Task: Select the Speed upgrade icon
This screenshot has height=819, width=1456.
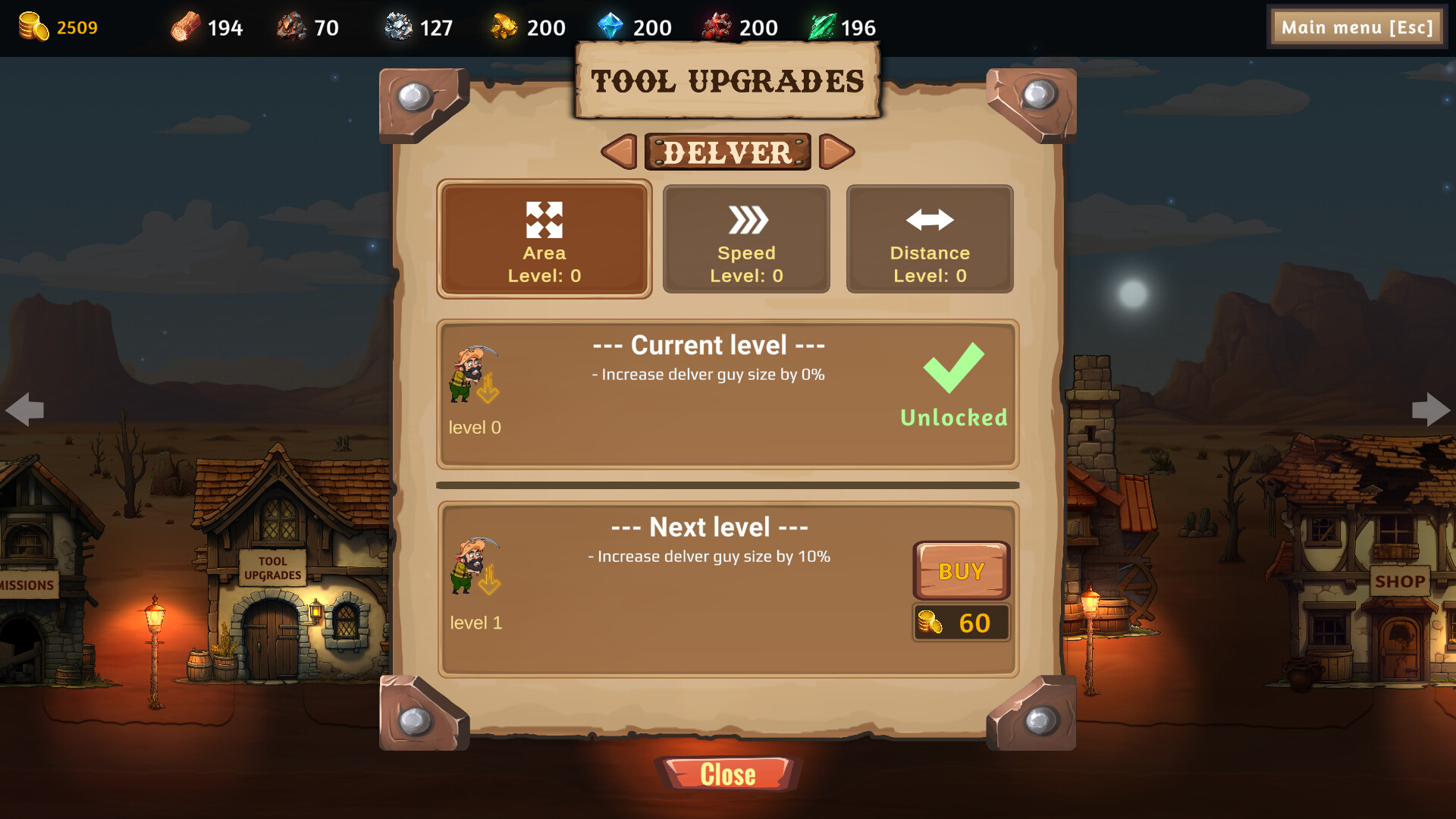Action: coord(745,219)
